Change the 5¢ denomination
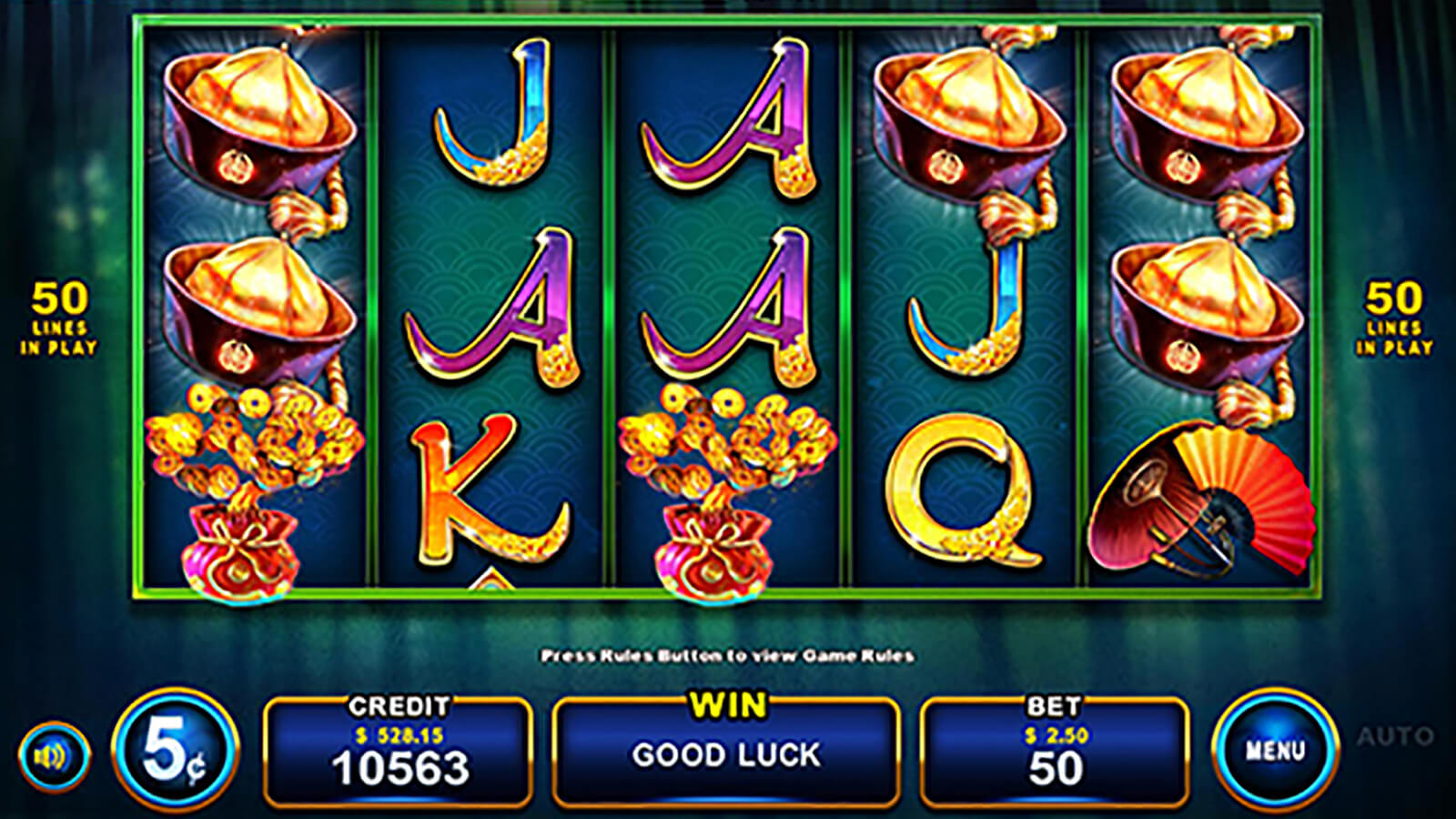1456x819 pixels. (175, 750)
